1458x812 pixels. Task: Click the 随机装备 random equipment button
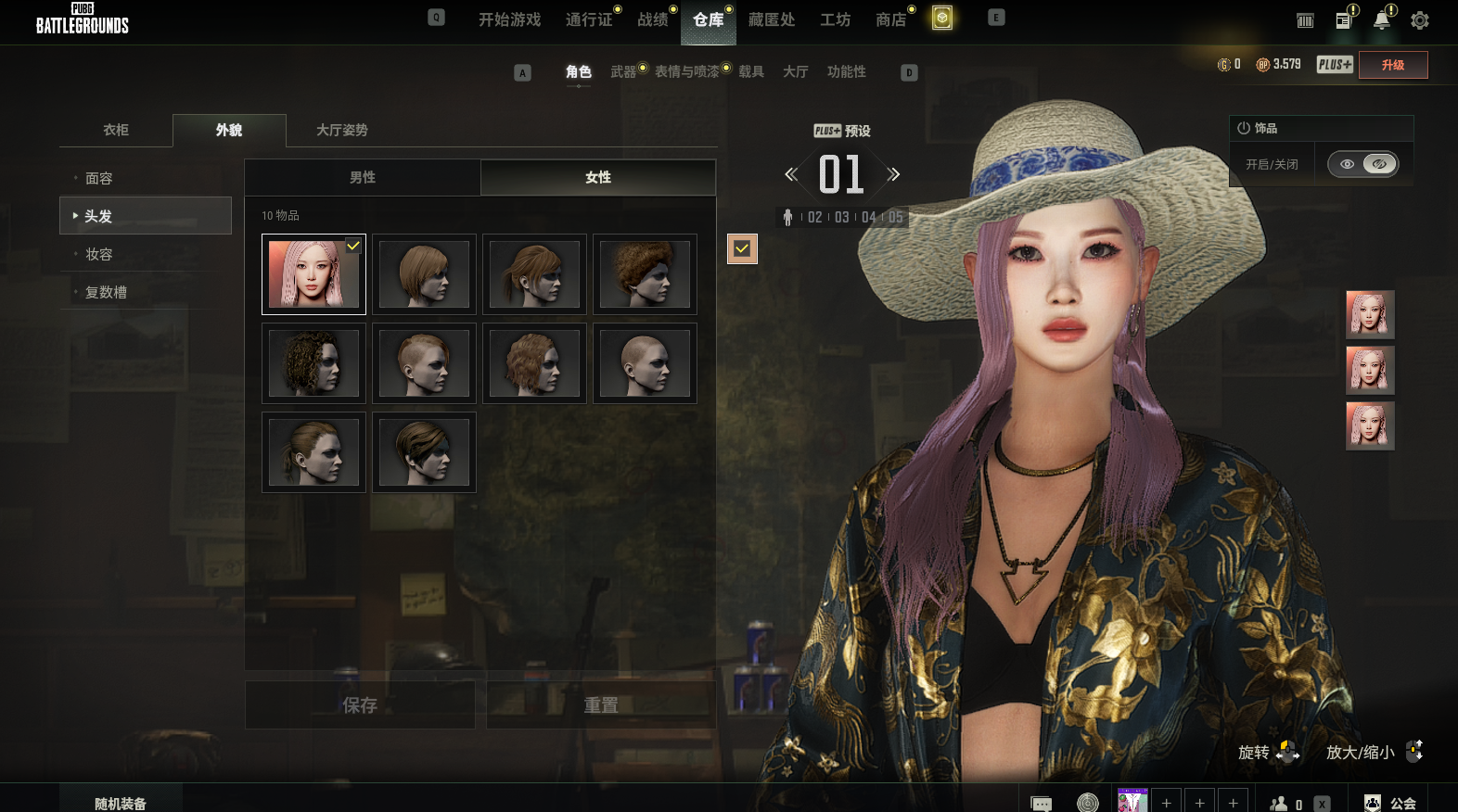point(121,803)
